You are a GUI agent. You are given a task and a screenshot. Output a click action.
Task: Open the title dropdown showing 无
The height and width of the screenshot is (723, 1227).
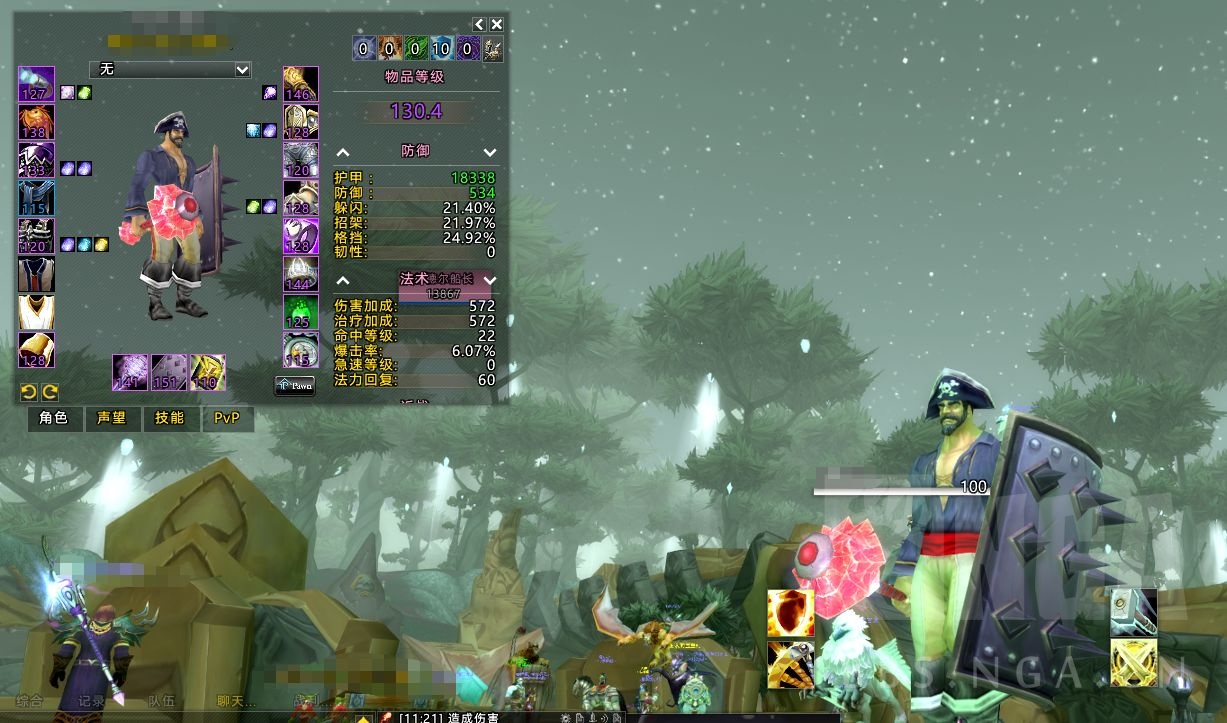170,69
